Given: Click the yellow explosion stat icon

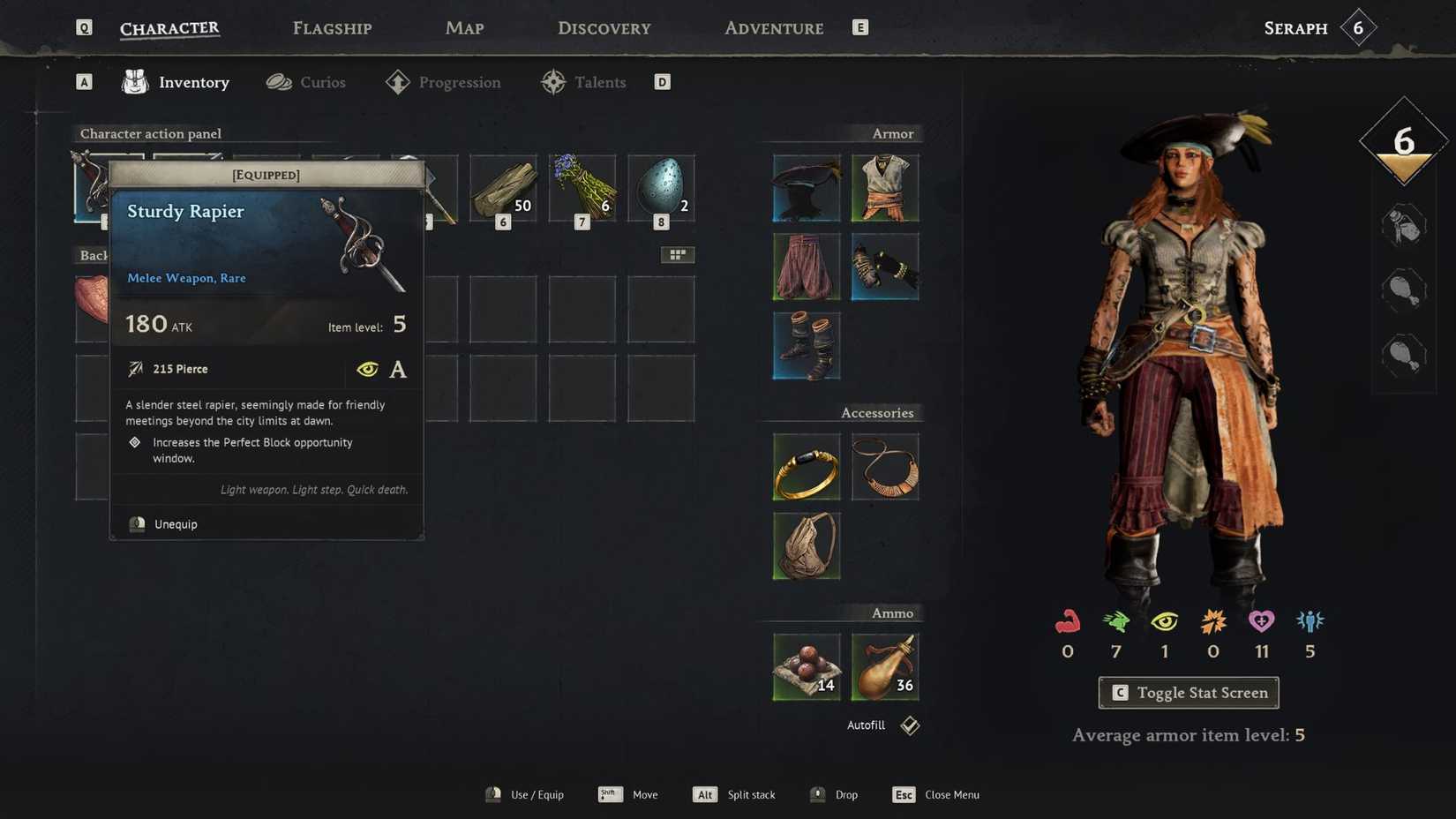Looking at the screenshot, I should point(1212,625).
